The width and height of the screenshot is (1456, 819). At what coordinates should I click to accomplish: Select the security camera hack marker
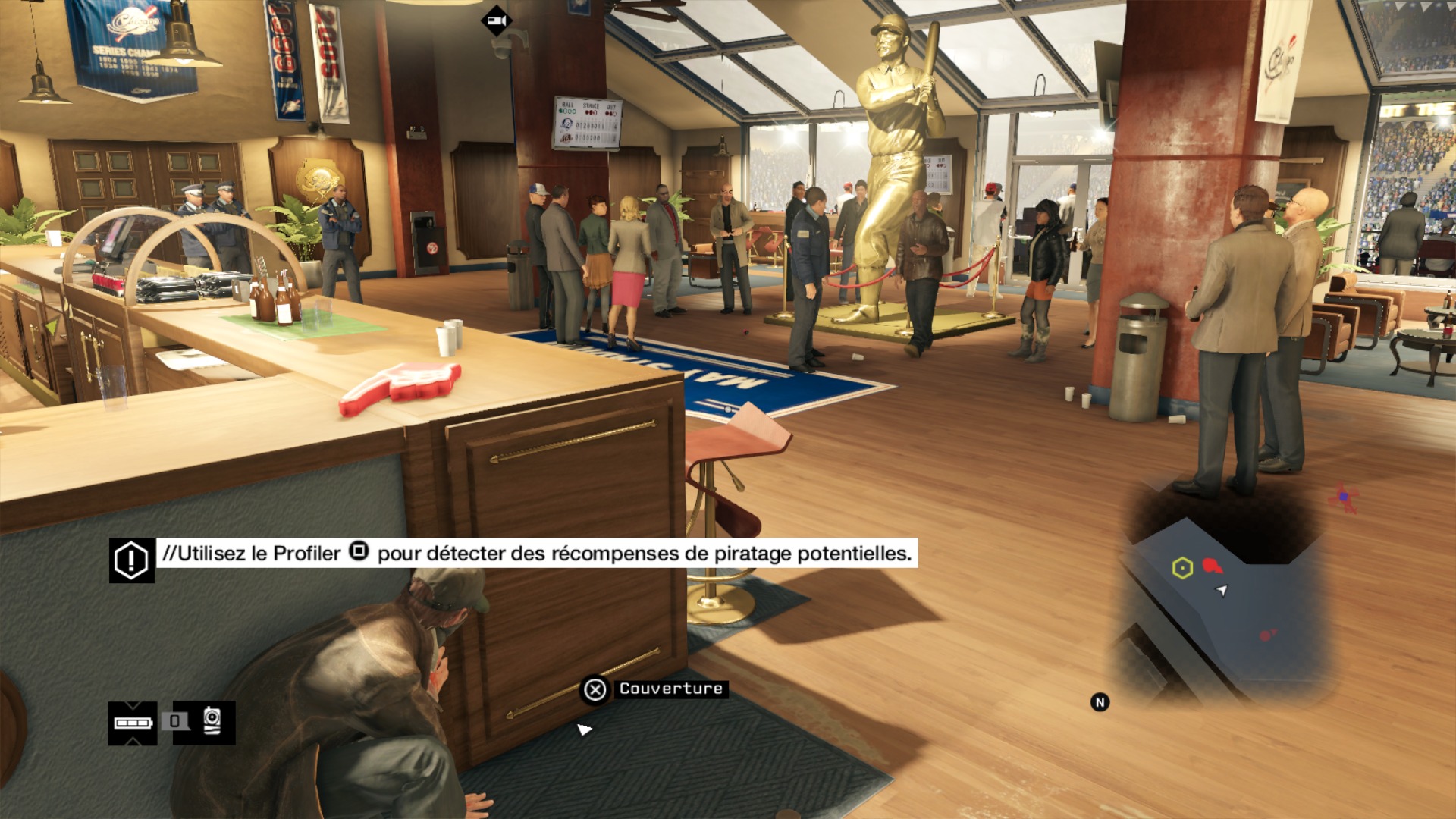tap(497, 20)
